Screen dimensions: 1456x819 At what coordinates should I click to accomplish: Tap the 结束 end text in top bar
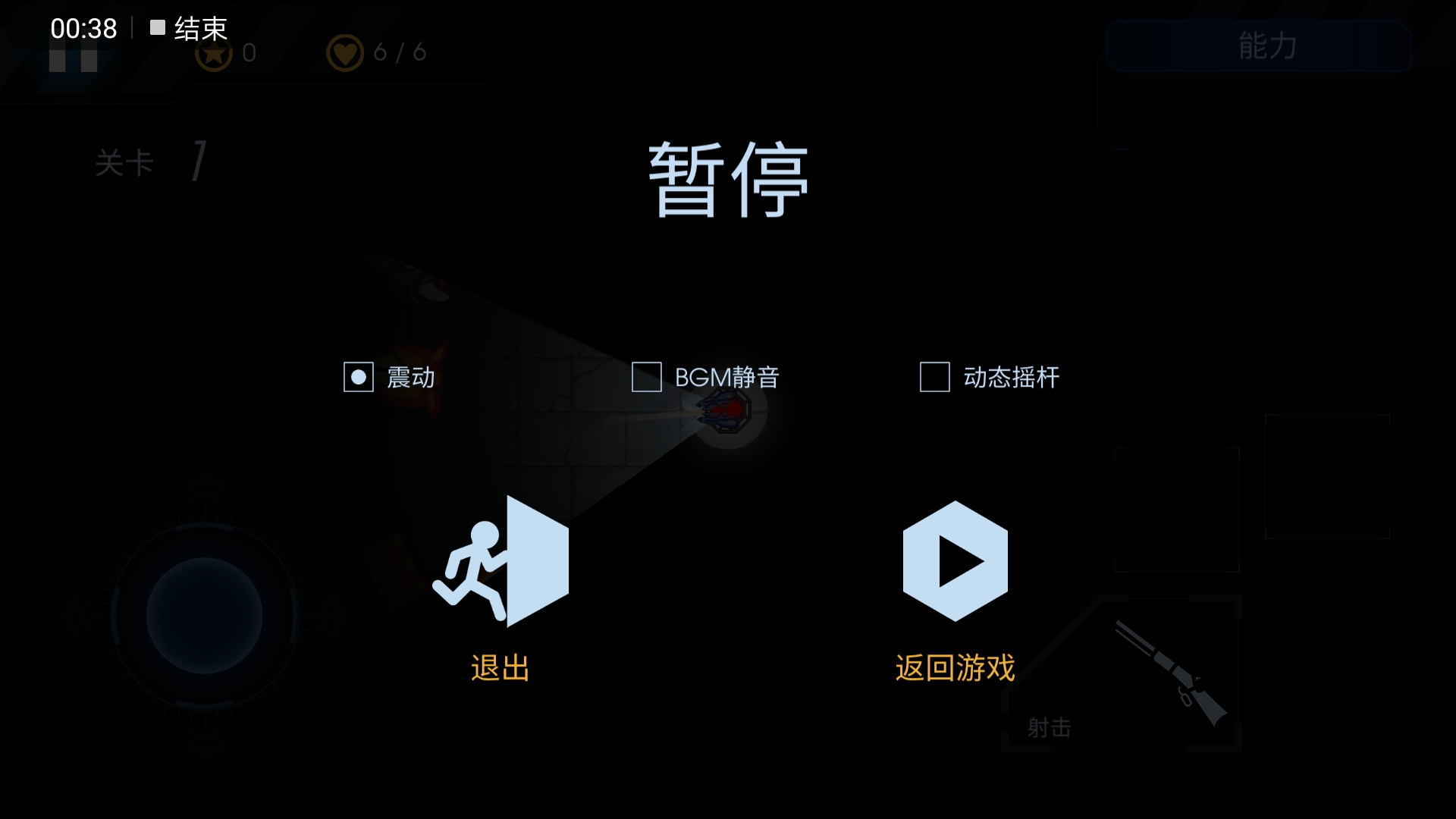(x=199, y=28)
